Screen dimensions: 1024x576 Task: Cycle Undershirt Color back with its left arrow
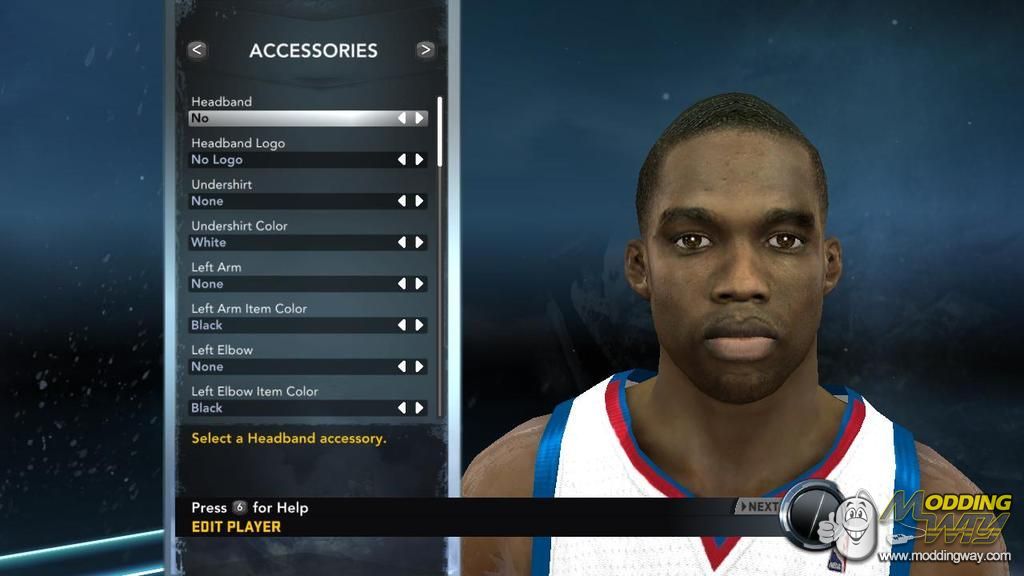(x=402, y=243)
